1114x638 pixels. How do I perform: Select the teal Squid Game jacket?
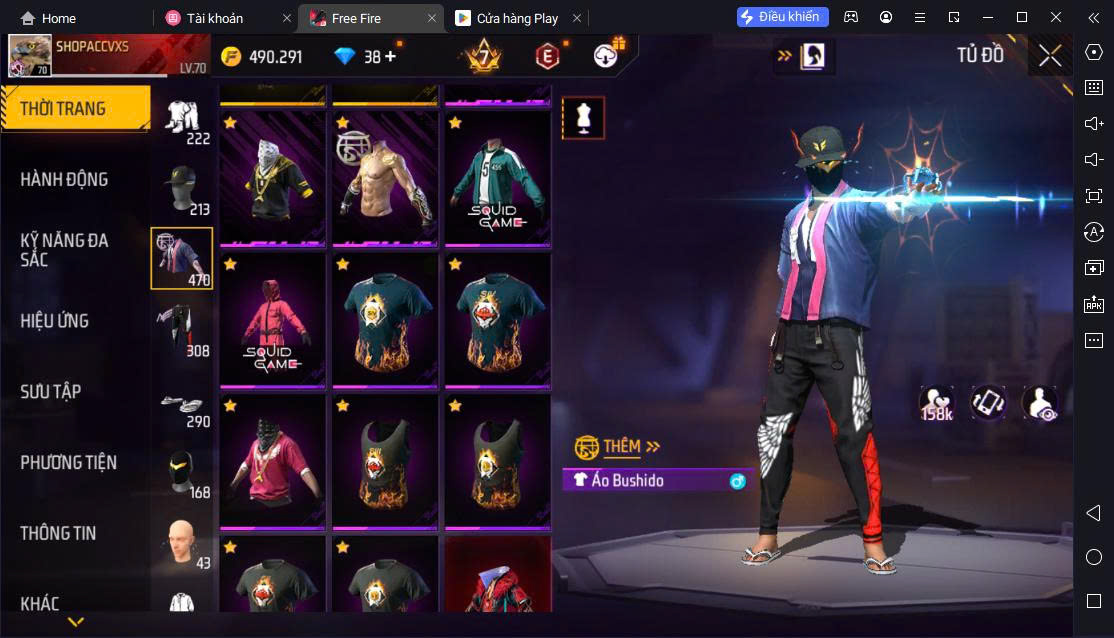[x=497, y=179]
